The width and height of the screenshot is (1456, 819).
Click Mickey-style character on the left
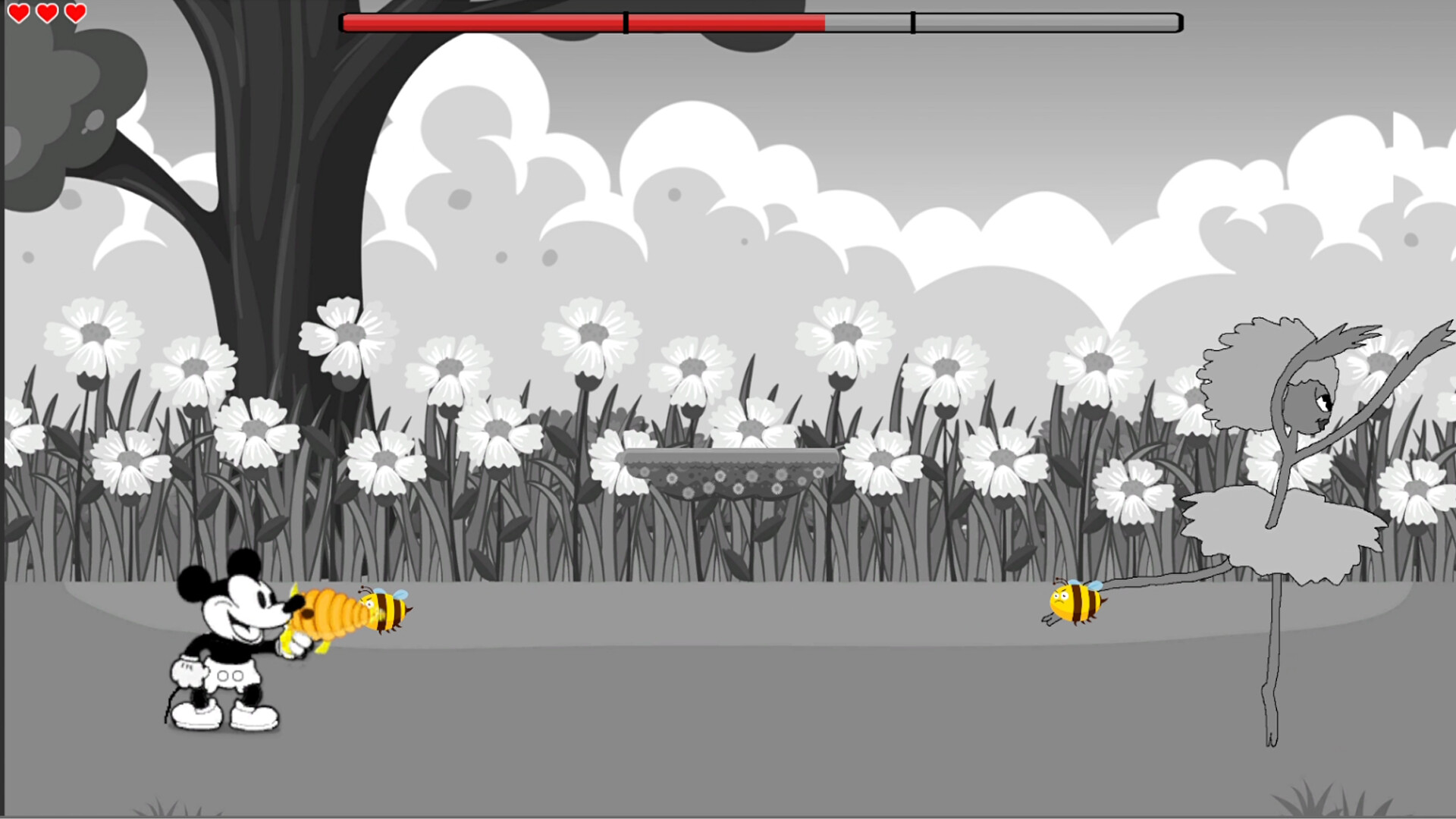click(x=224, y=652)
